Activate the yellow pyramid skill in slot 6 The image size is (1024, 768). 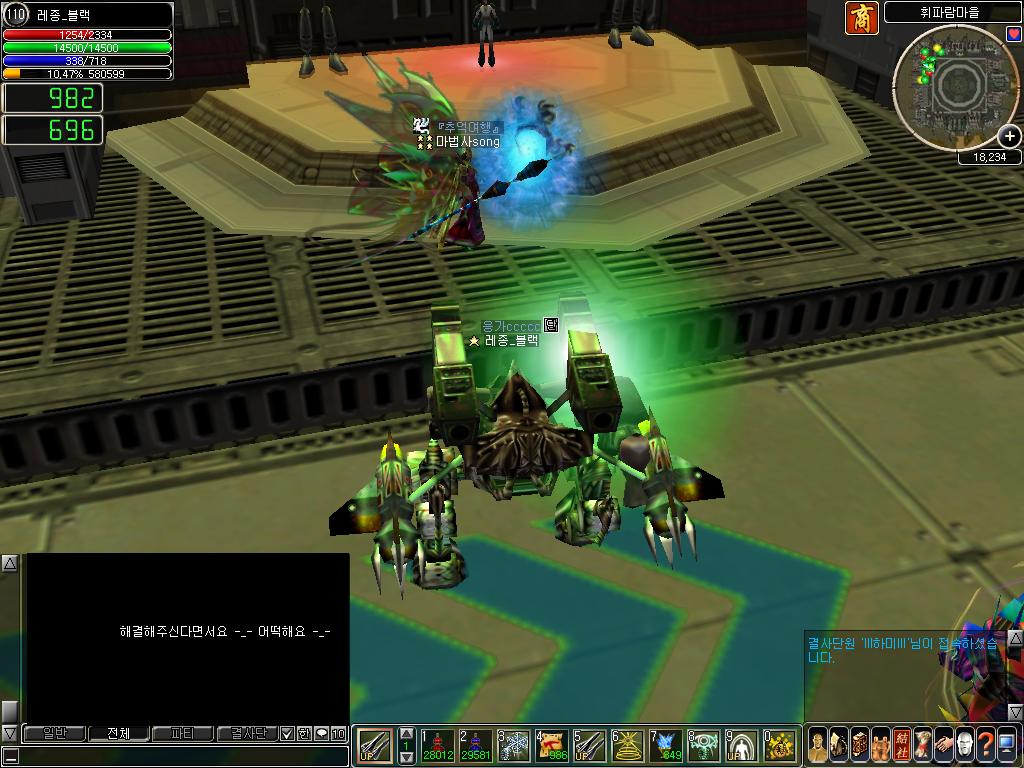click(x=628, y=745)
